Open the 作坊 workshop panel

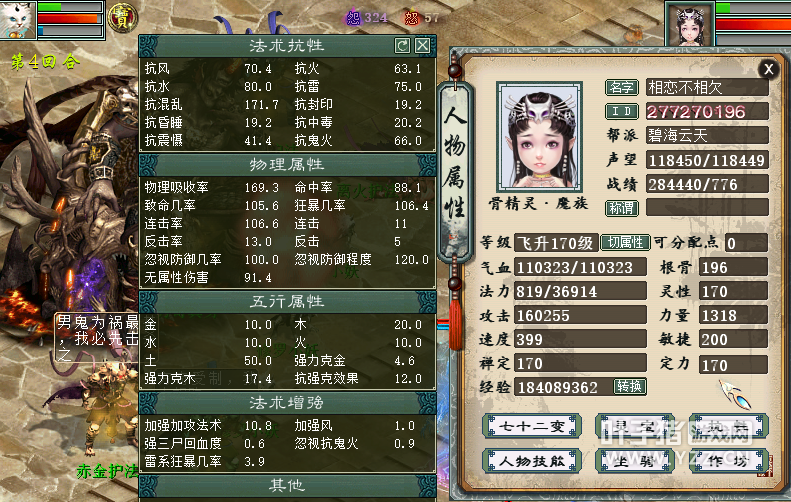(736, 460)
